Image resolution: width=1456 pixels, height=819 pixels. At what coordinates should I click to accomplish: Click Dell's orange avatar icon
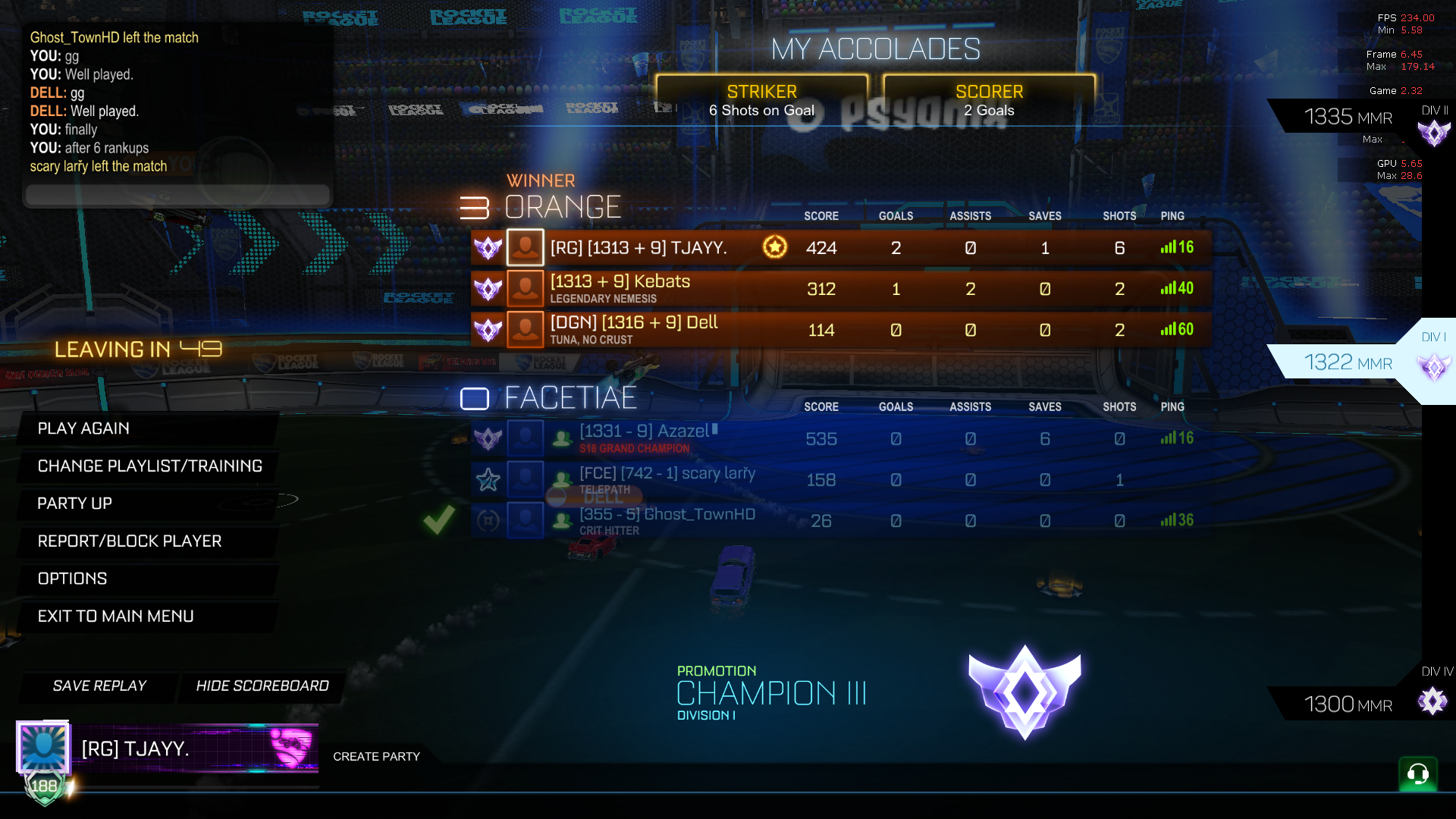[x=525, y=330]
